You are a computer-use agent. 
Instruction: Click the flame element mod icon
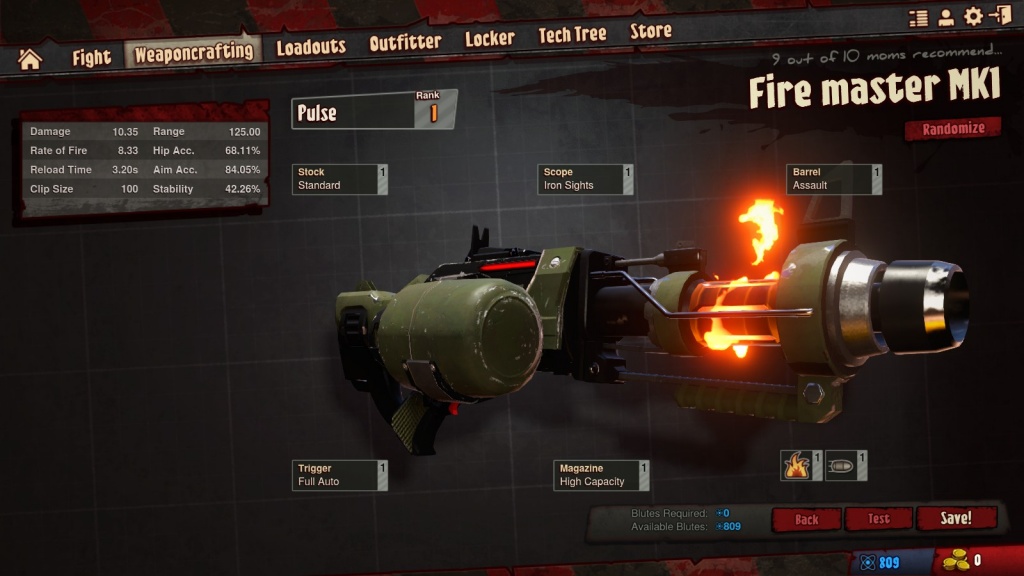(x=797, y=465)
